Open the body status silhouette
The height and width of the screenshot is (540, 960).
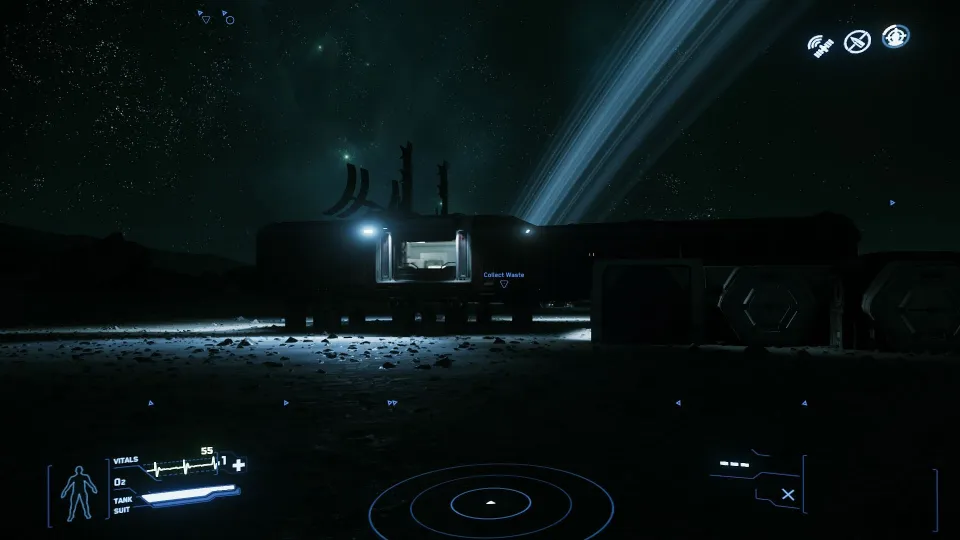[76, 494]
